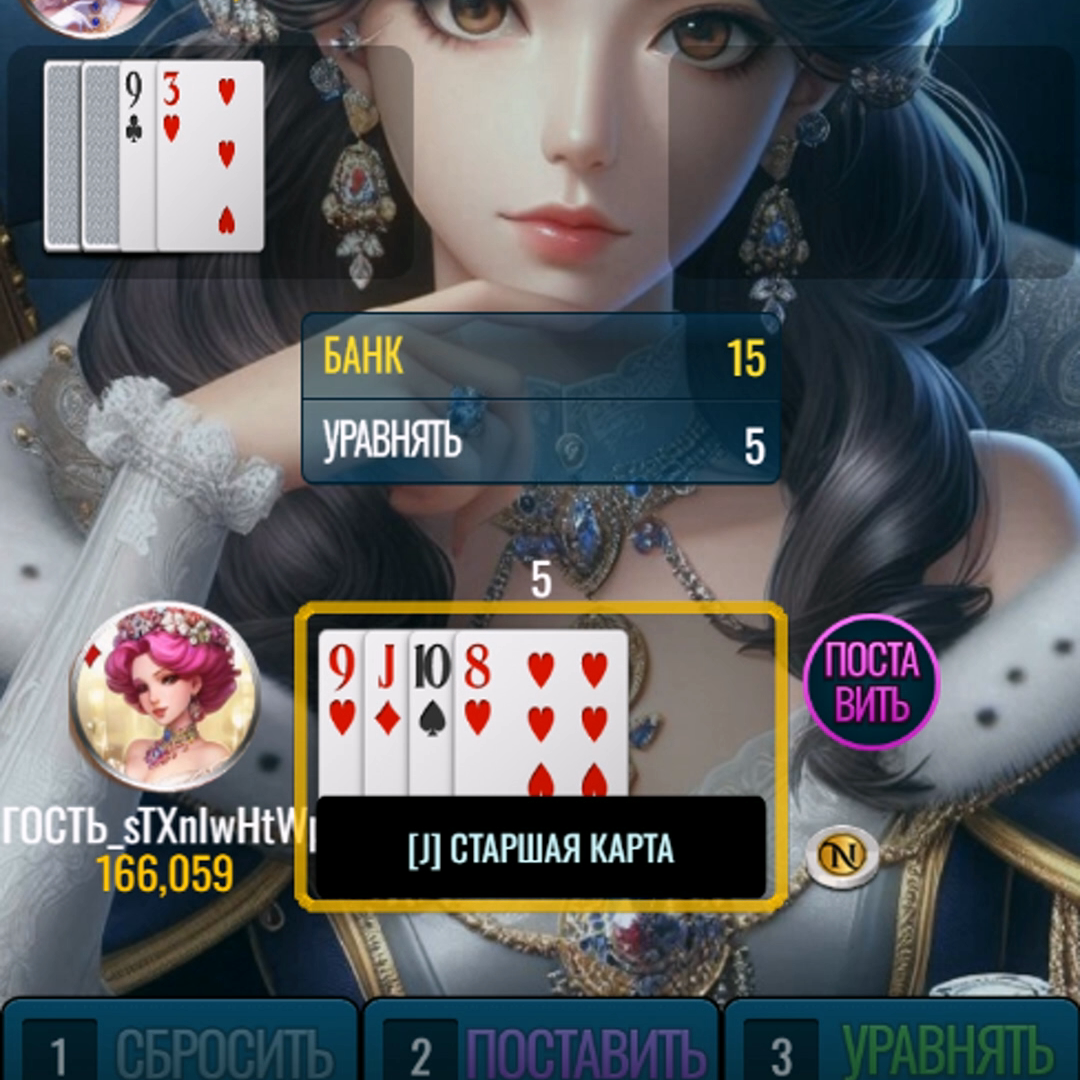Tap the round pink Поставить button
Image resolution: width=1080 pixels, height=1080 pixels.
point(871,682)
